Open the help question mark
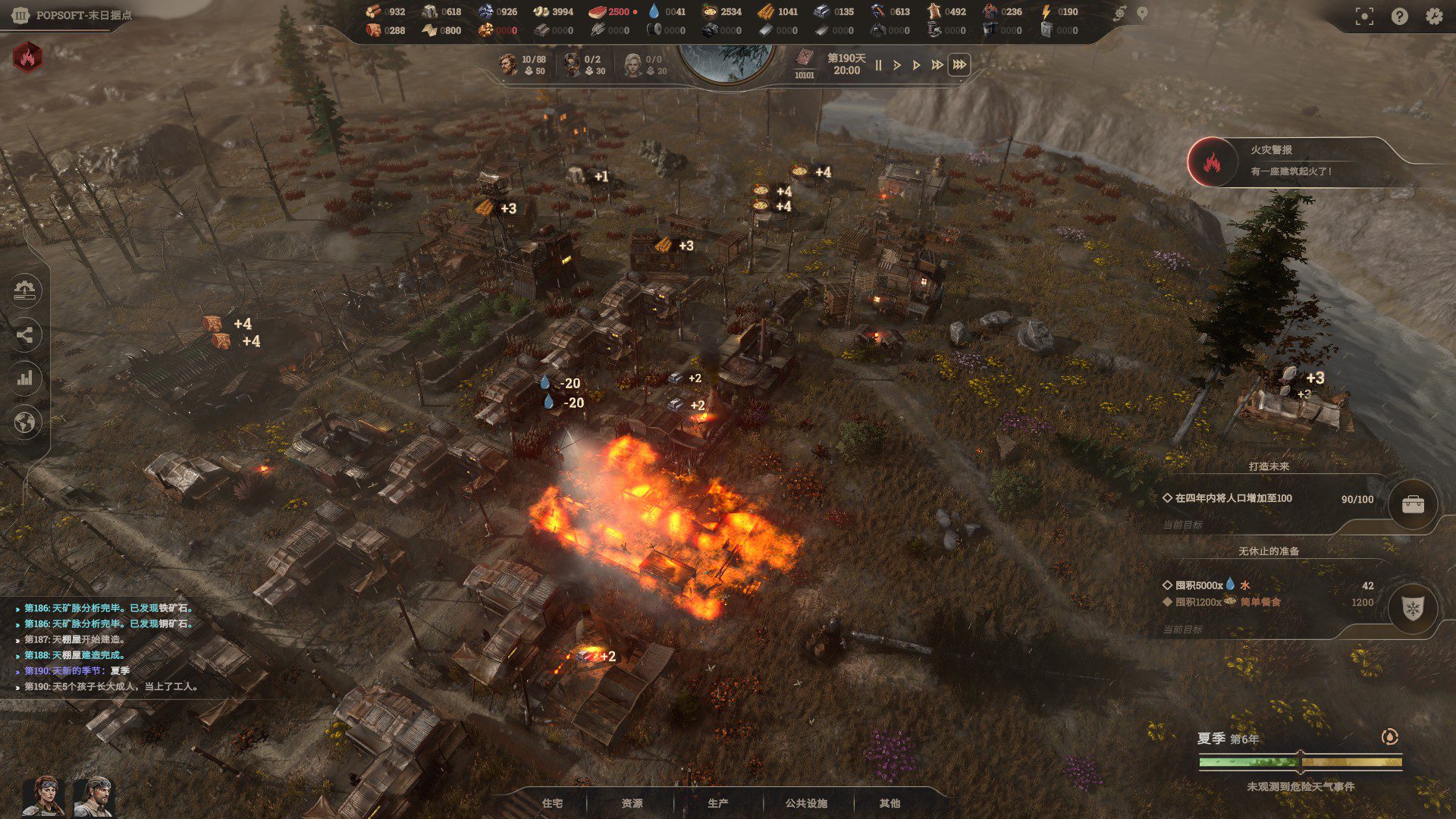Viewport: 1456px width, 819px height. point(1399,16)
